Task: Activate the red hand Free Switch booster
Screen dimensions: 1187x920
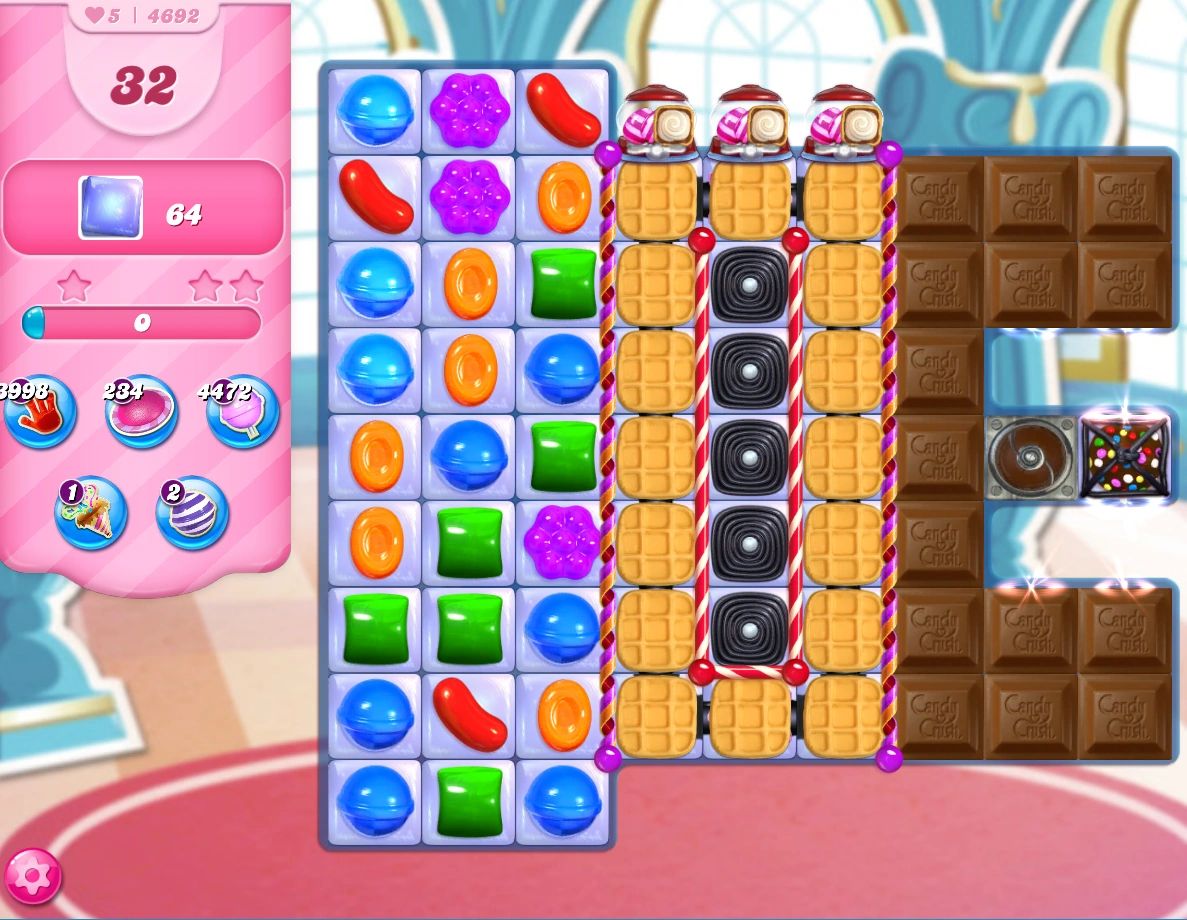Action: point(40,412)
